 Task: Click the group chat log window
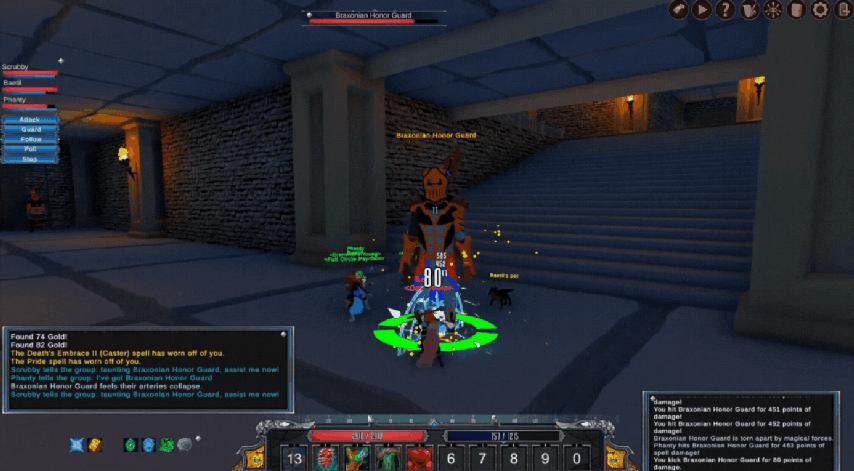point(147,372)
